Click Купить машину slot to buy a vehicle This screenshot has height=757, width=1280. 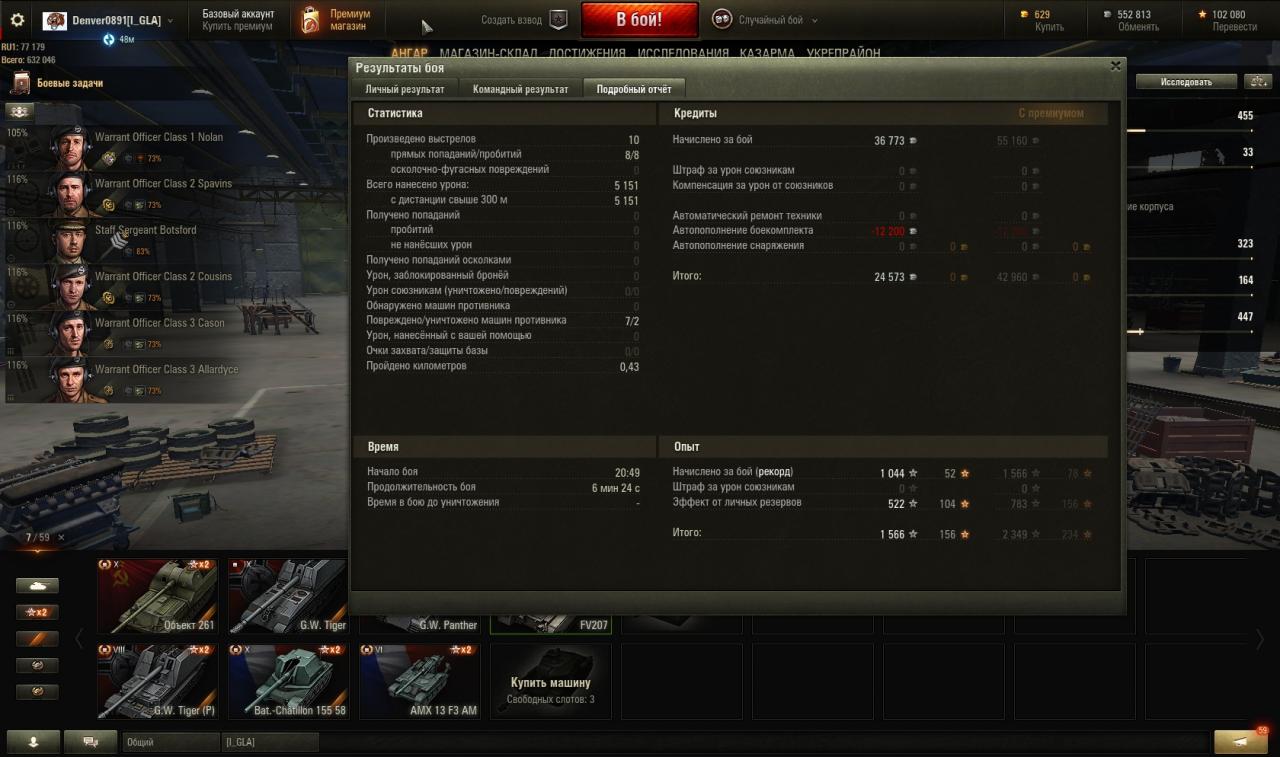pyautogui.click(x=550, y=681)
